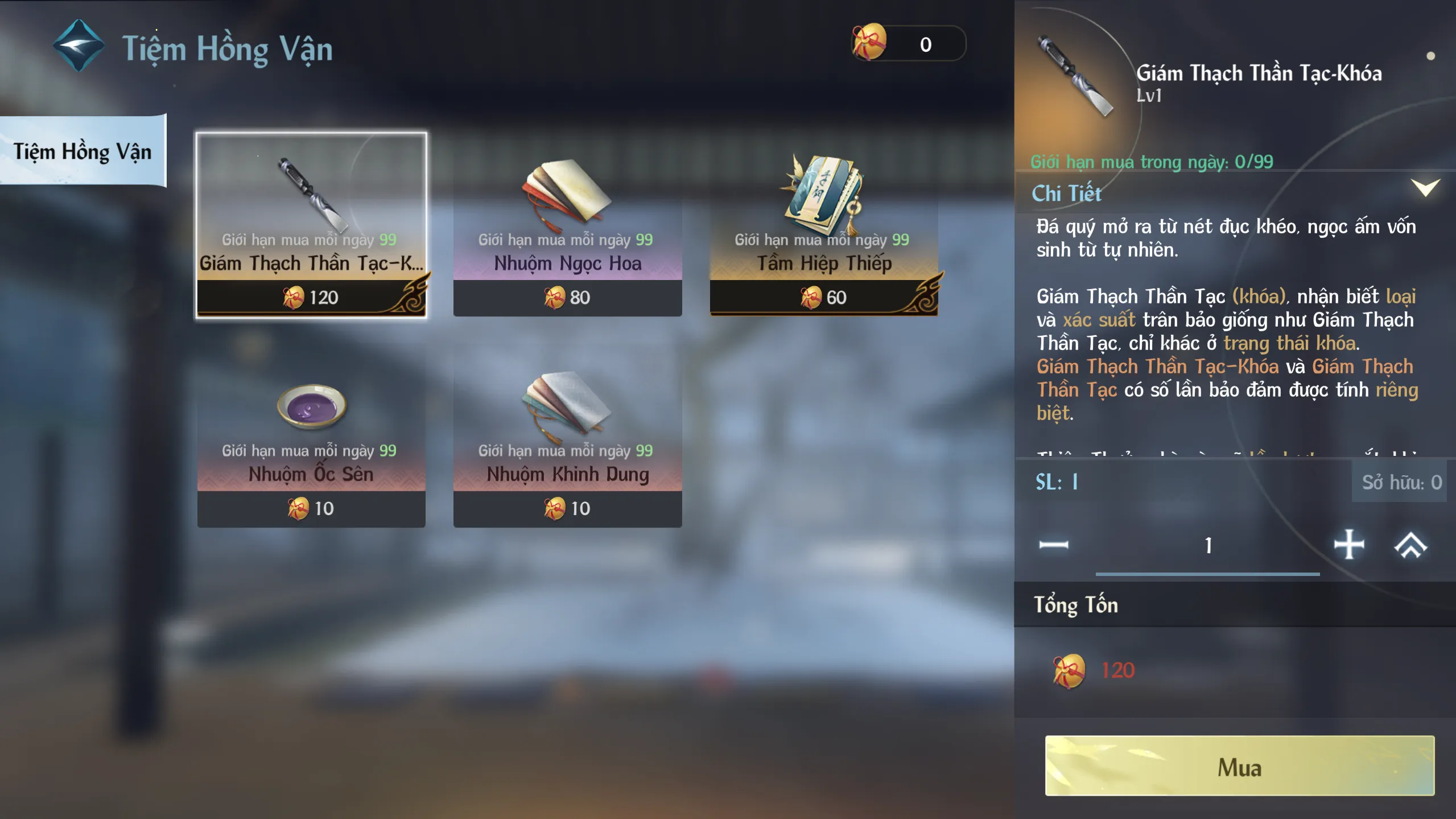The width and height of the screenshot is (1456, 819).
Task: Tap the red-ribbon coin currency counter
Action: [x=908, y=43]
